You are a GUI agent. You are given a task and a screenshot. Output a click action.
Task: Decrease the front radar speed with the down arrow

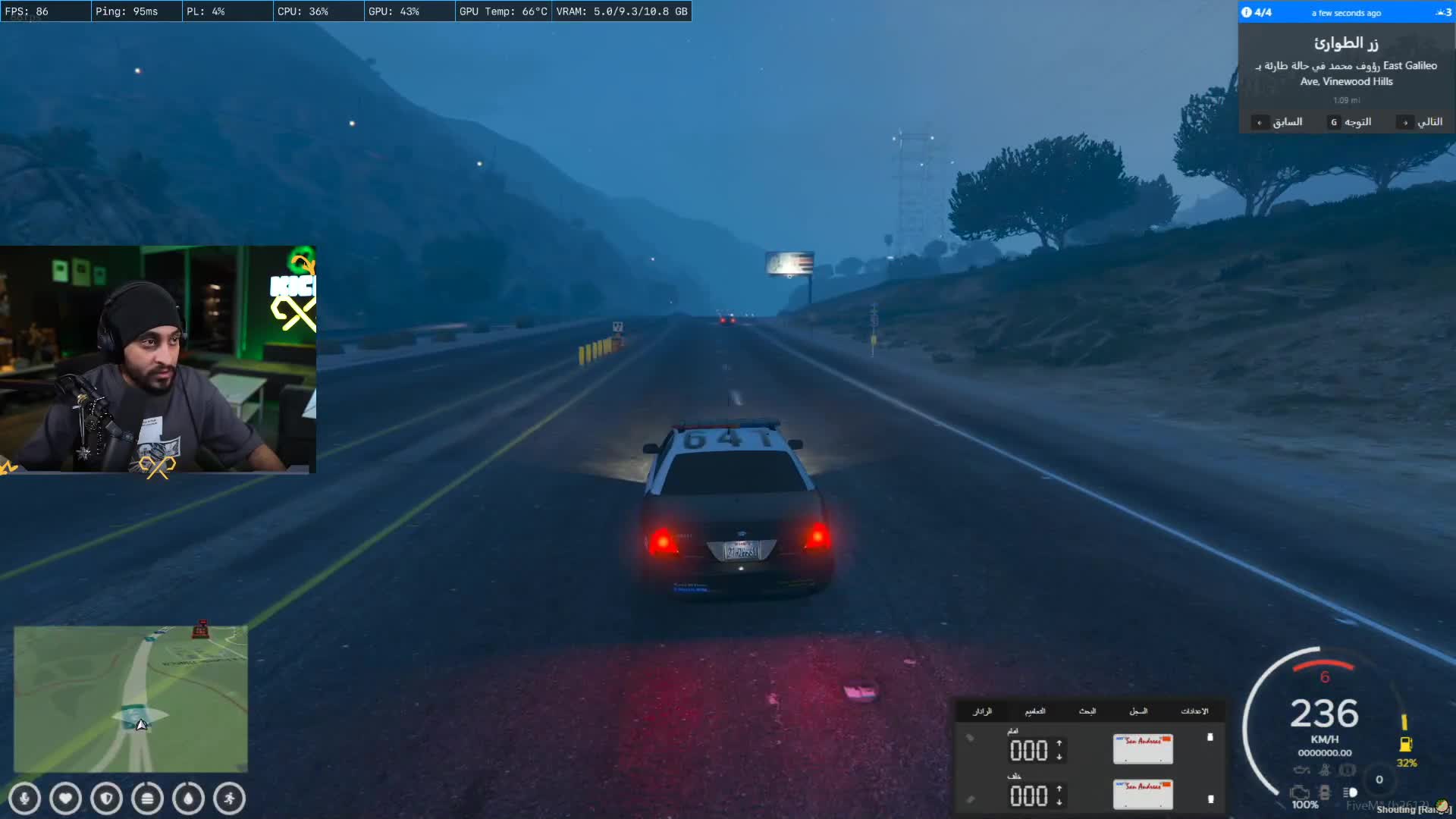click(x=1059, y=757)
